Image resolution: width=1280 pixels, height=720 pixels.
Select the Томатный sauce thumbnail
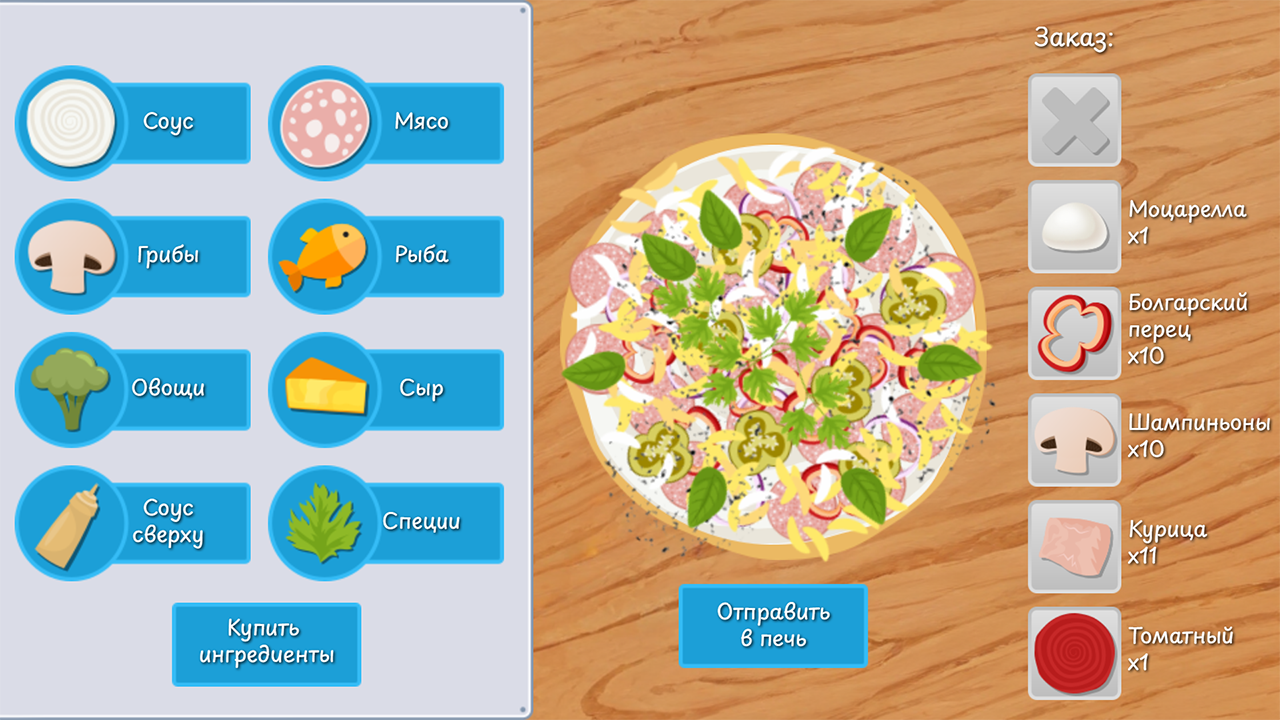coord(1073,651)
